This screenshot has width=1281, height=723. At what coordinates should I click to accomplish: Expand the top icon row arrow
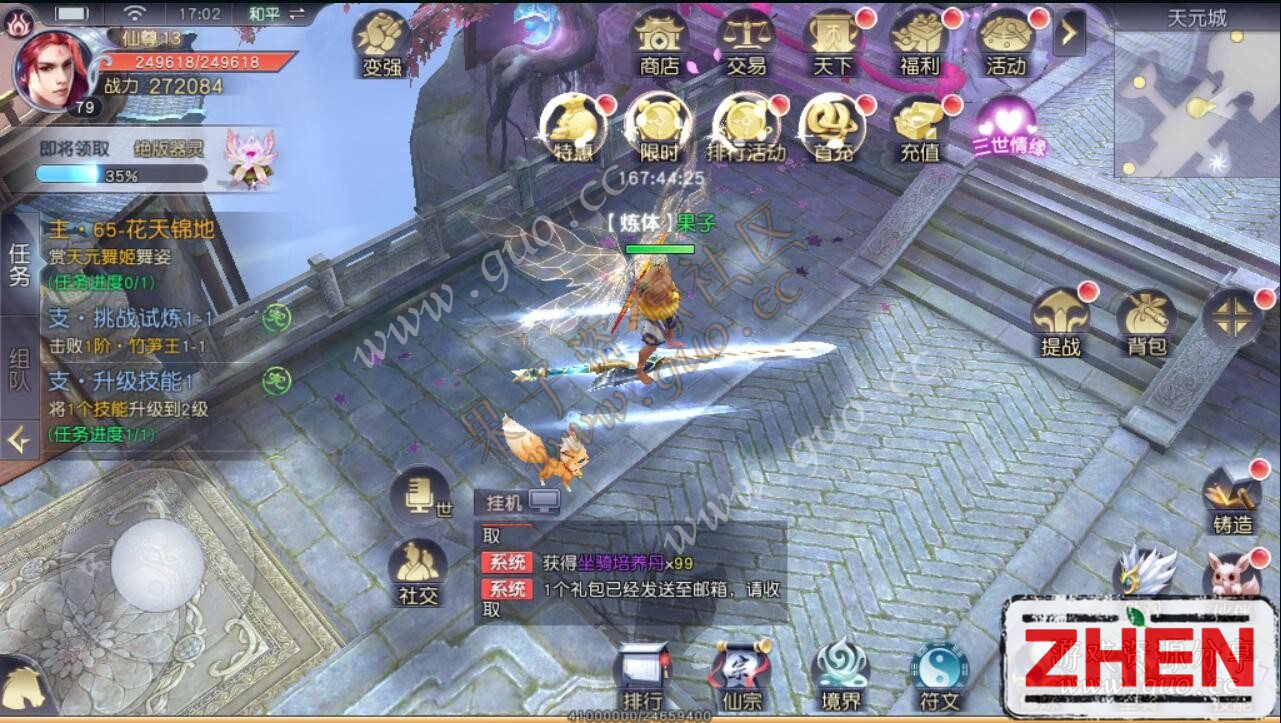click(1069, 34)
